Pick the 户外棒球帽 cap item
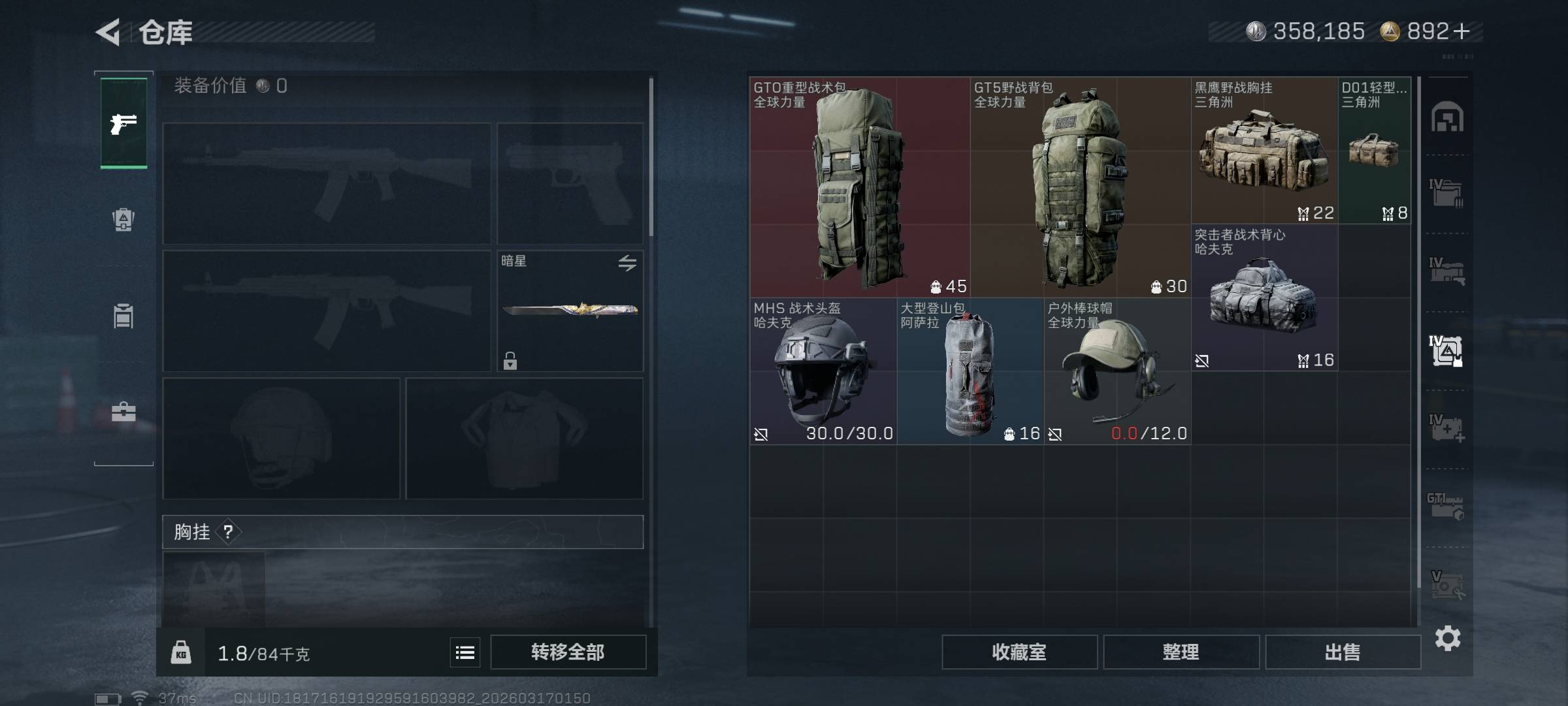Image resolution: width=1568 pixels, height=706 pixels. pyautogui.click(x=1117, y=372)
